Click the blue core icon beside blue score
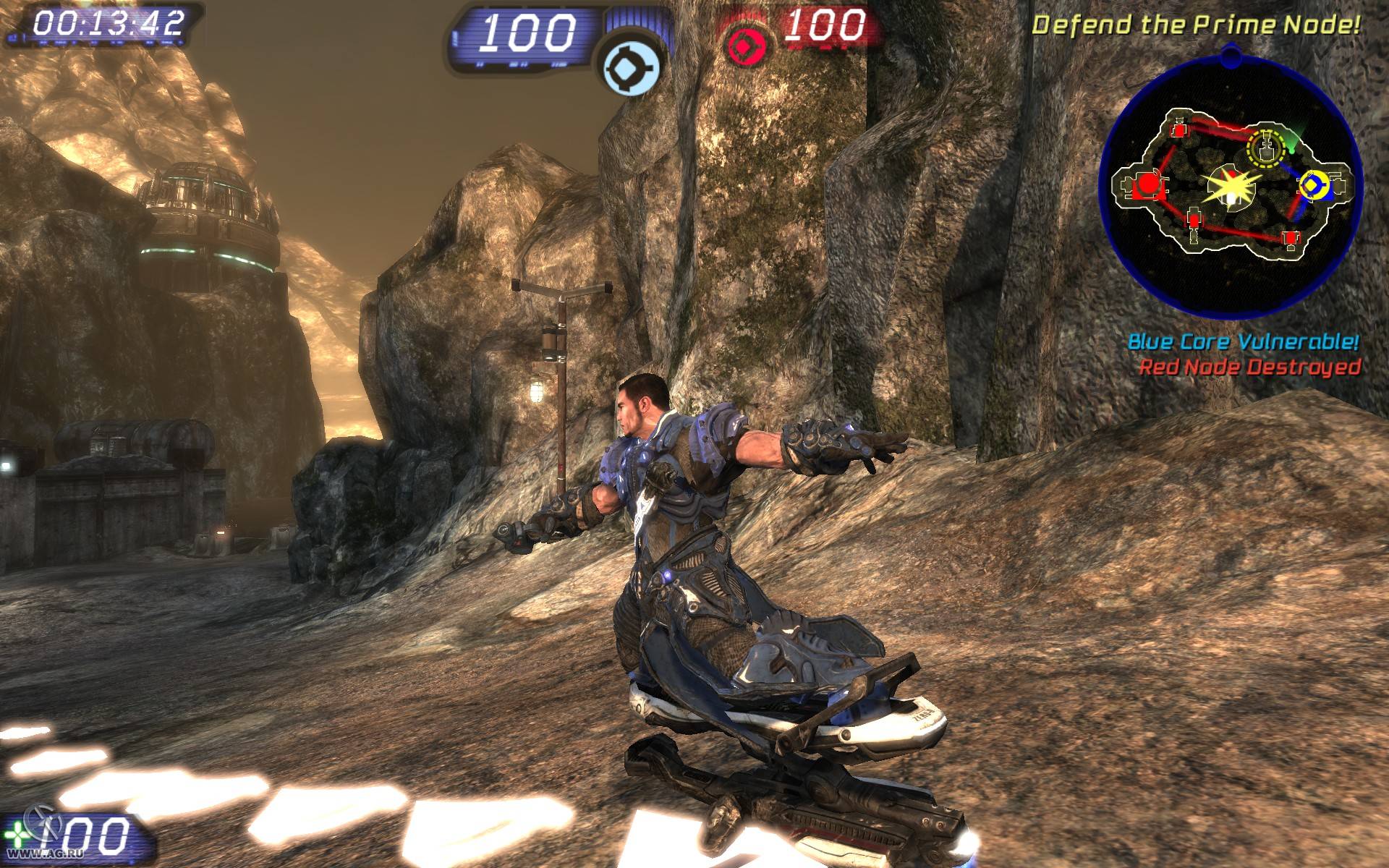The width and height of the screenshot is (1389, 868). tap(632, 69)
